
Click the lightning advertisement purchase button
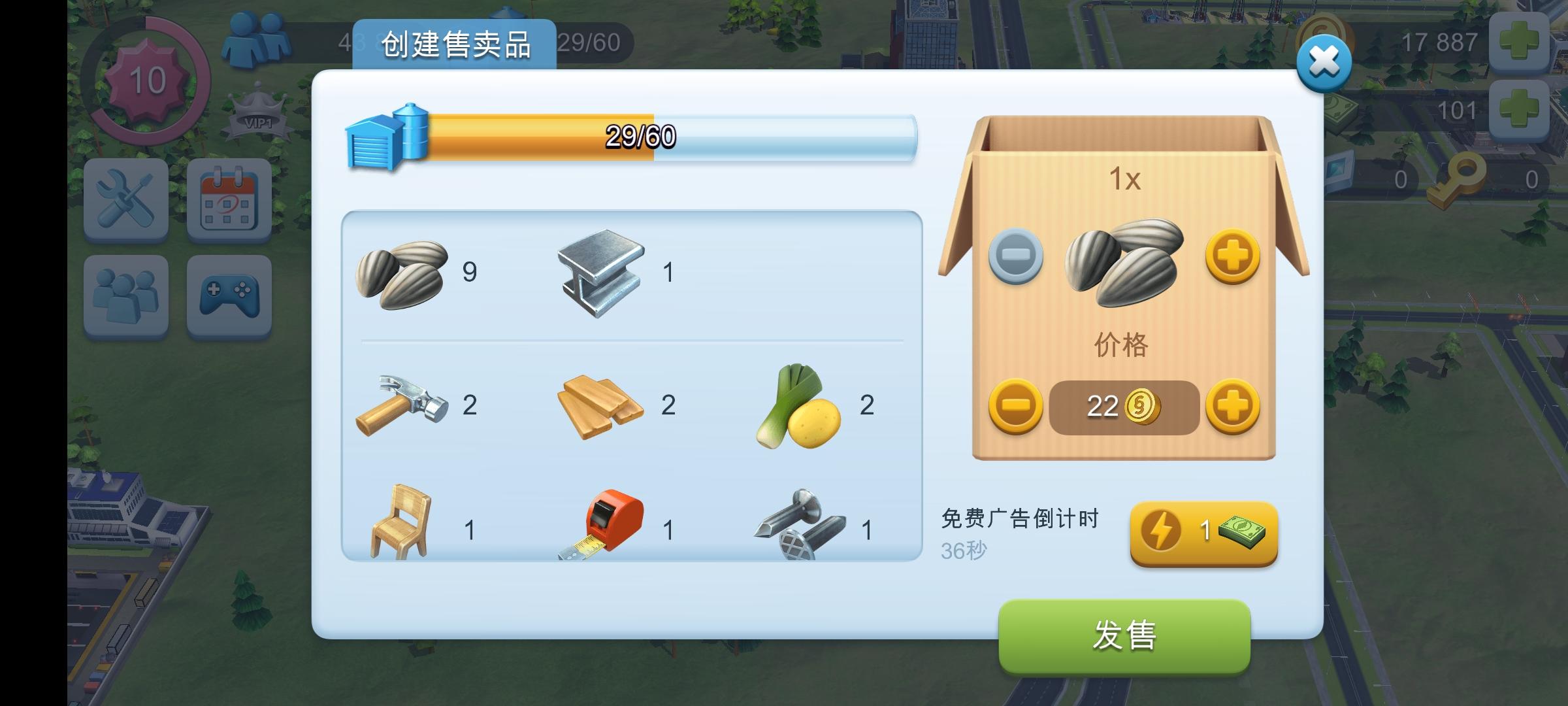1204,533
